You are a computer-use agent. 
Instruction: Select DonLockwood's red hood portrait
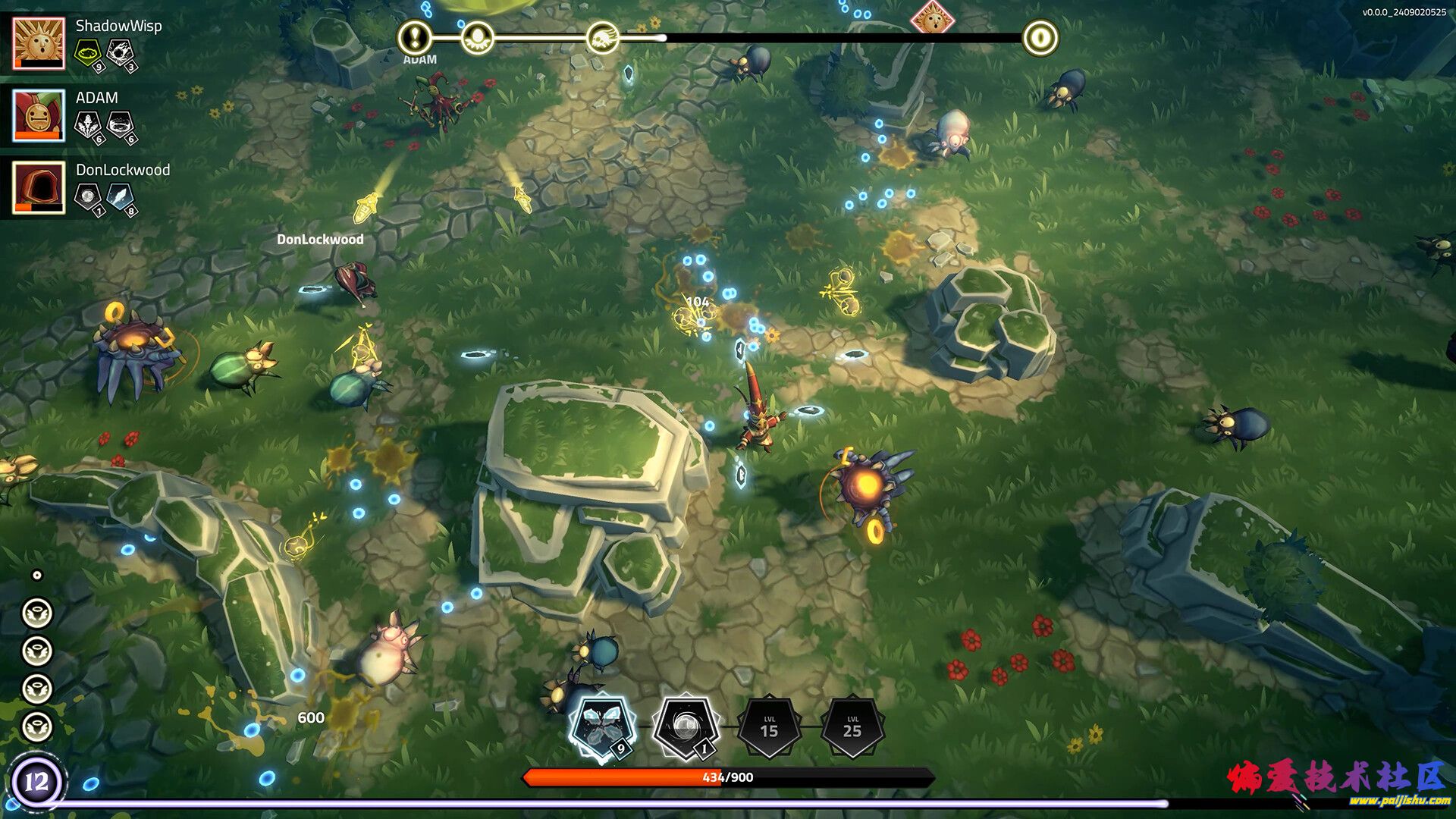click(39, 187)
